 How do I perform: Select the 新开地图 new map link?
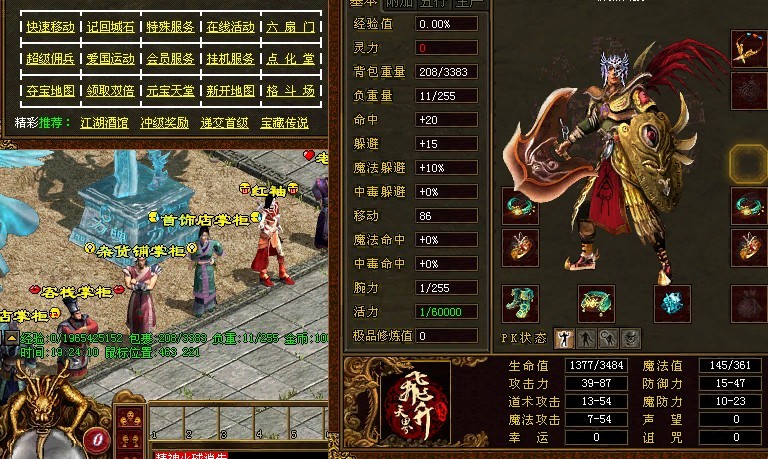(230, 91)
